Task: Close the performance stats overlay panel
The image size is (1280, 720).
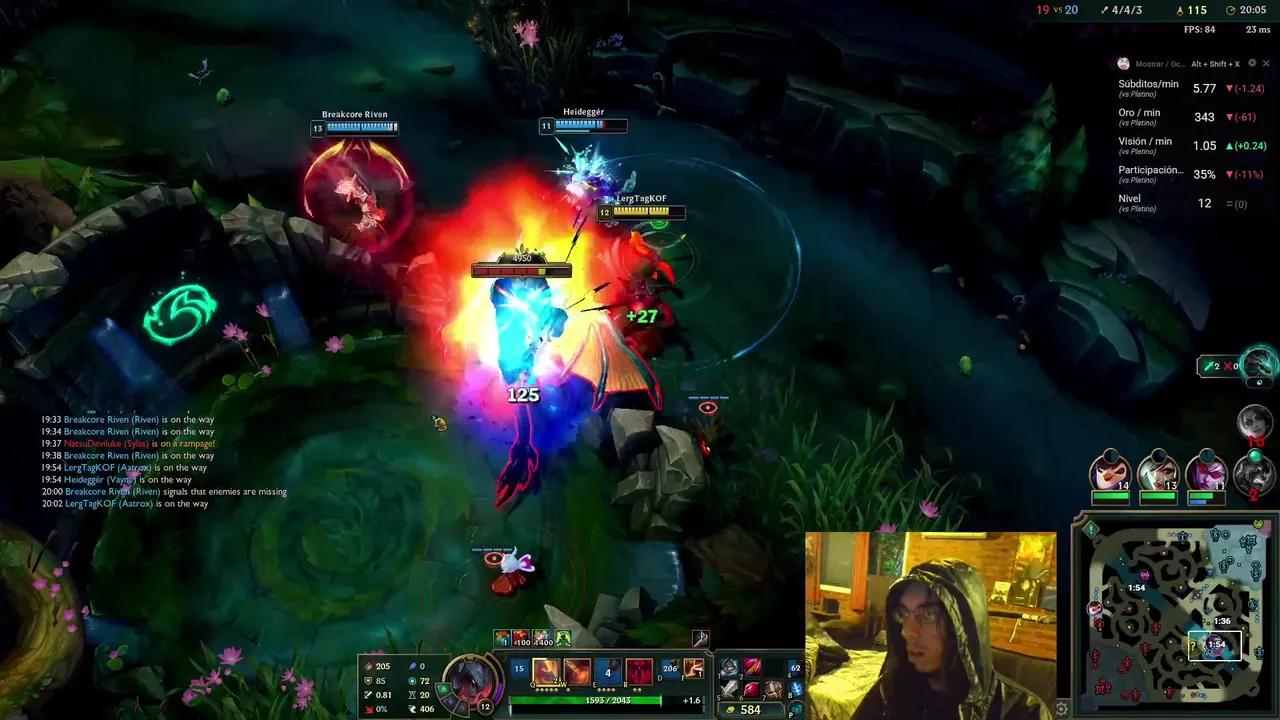Action: click(x=1265, y=63)
